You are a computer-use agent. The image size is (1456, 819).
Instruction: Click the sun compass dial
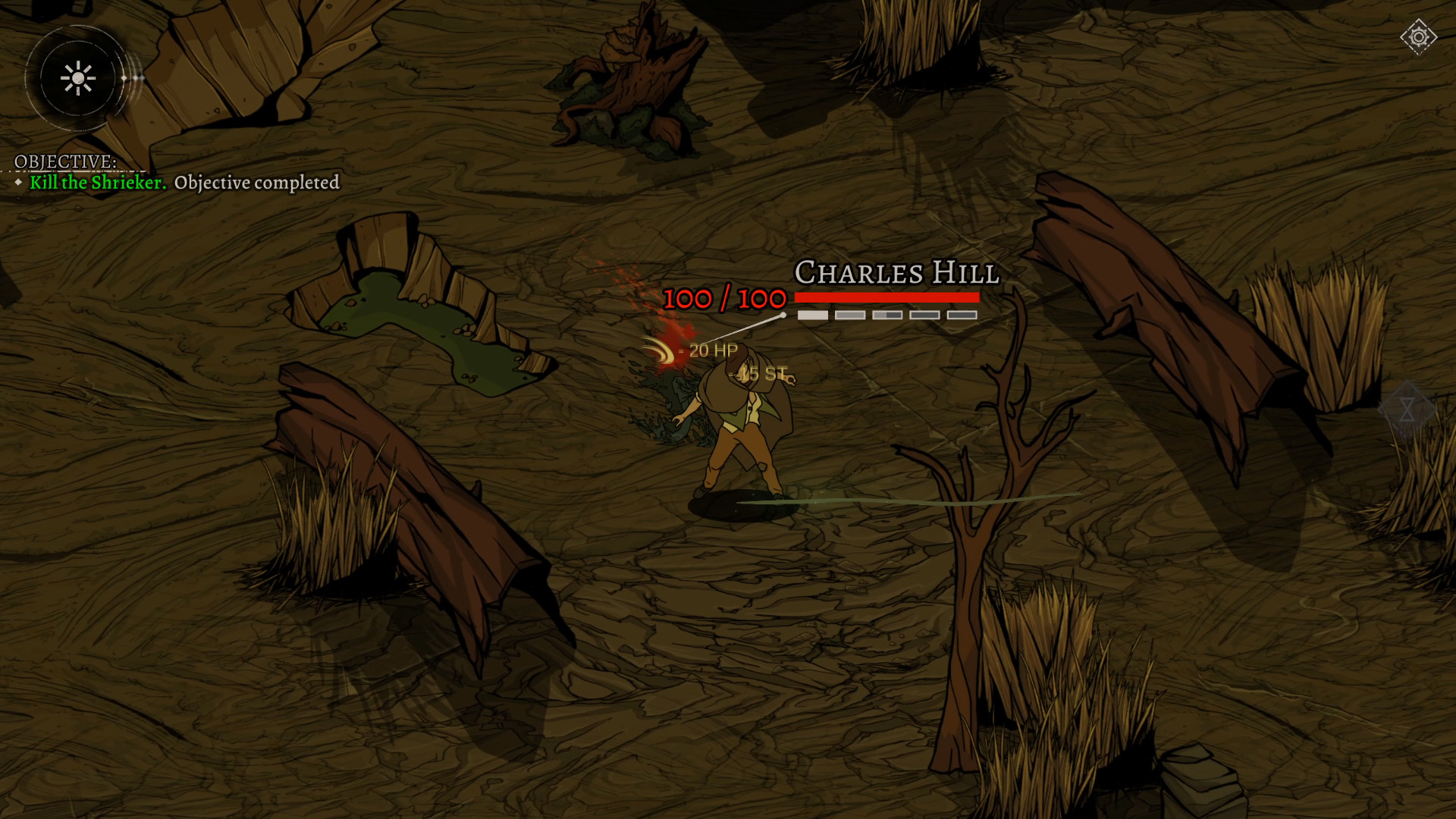(x=78, y=78)
